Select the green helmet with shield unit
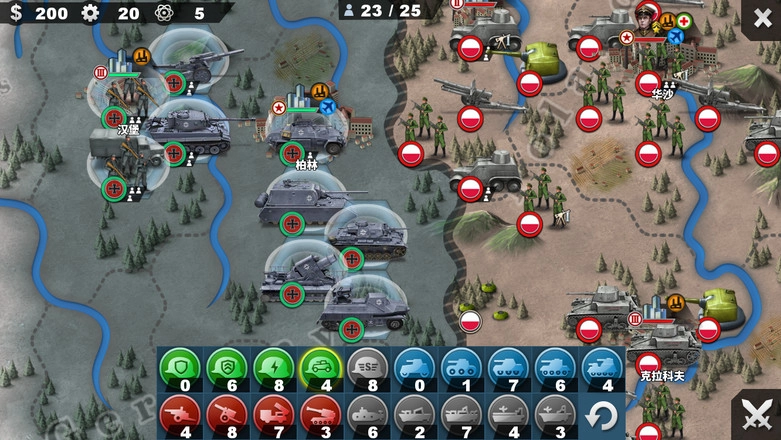Viewport: 781px width, 440px height. pos(175,366)
